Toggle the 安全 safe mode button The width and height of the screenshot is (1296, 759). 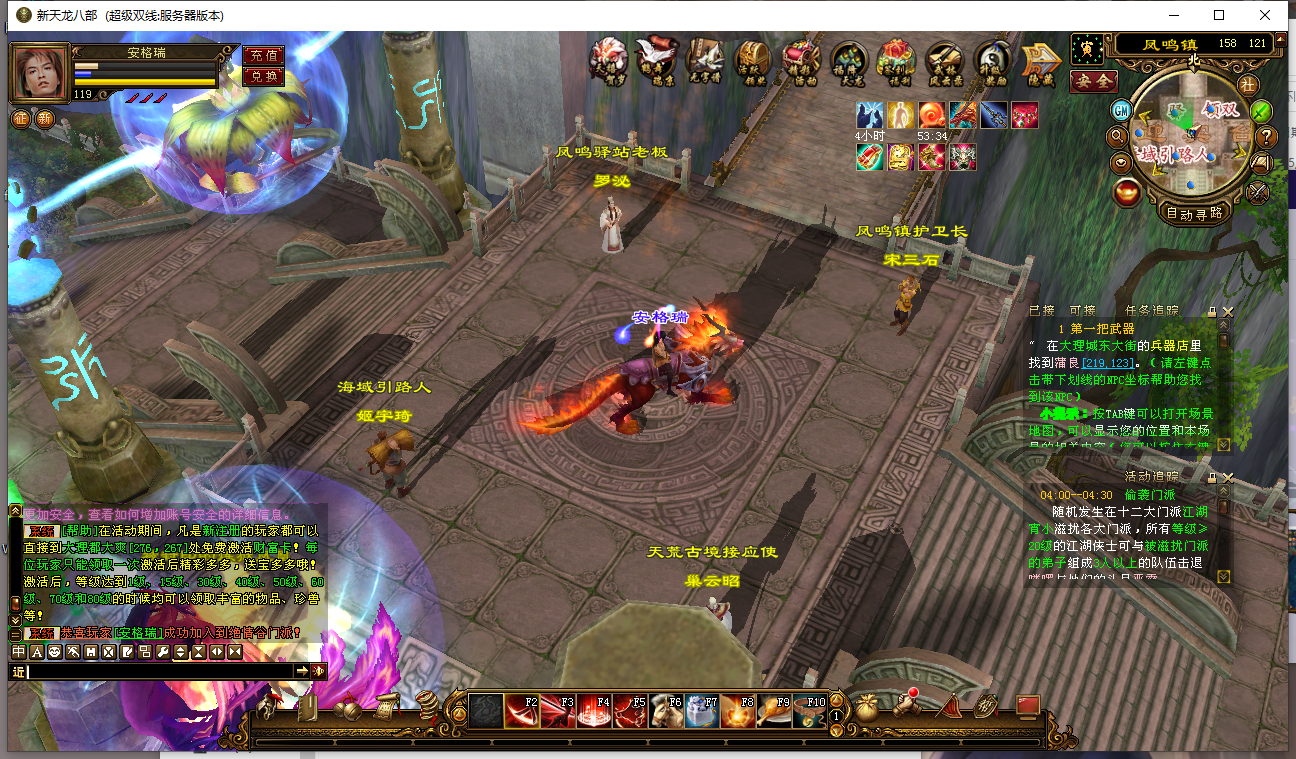pos(1093,81)
